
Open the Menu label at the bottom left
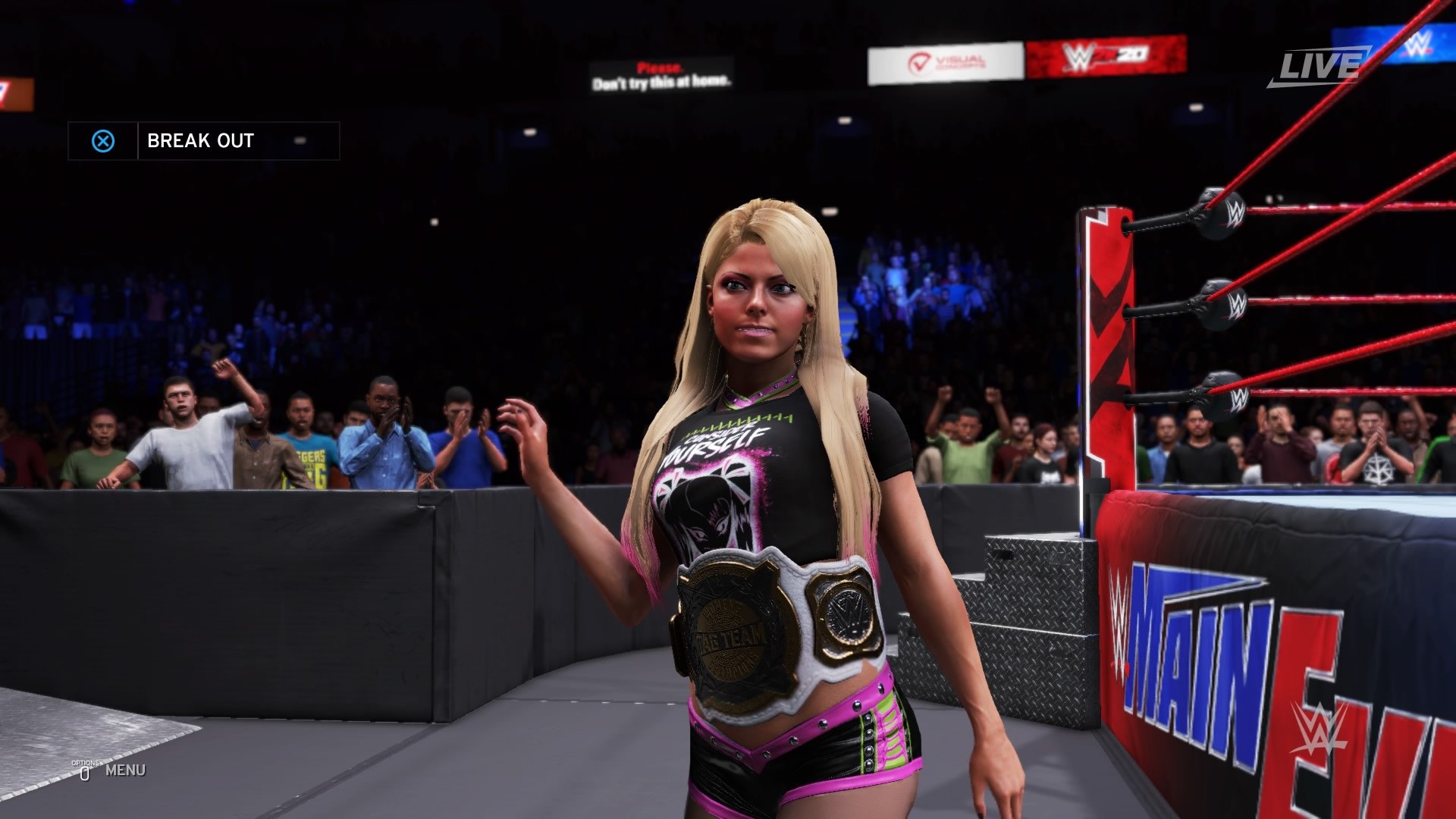[x=125, y=770]
